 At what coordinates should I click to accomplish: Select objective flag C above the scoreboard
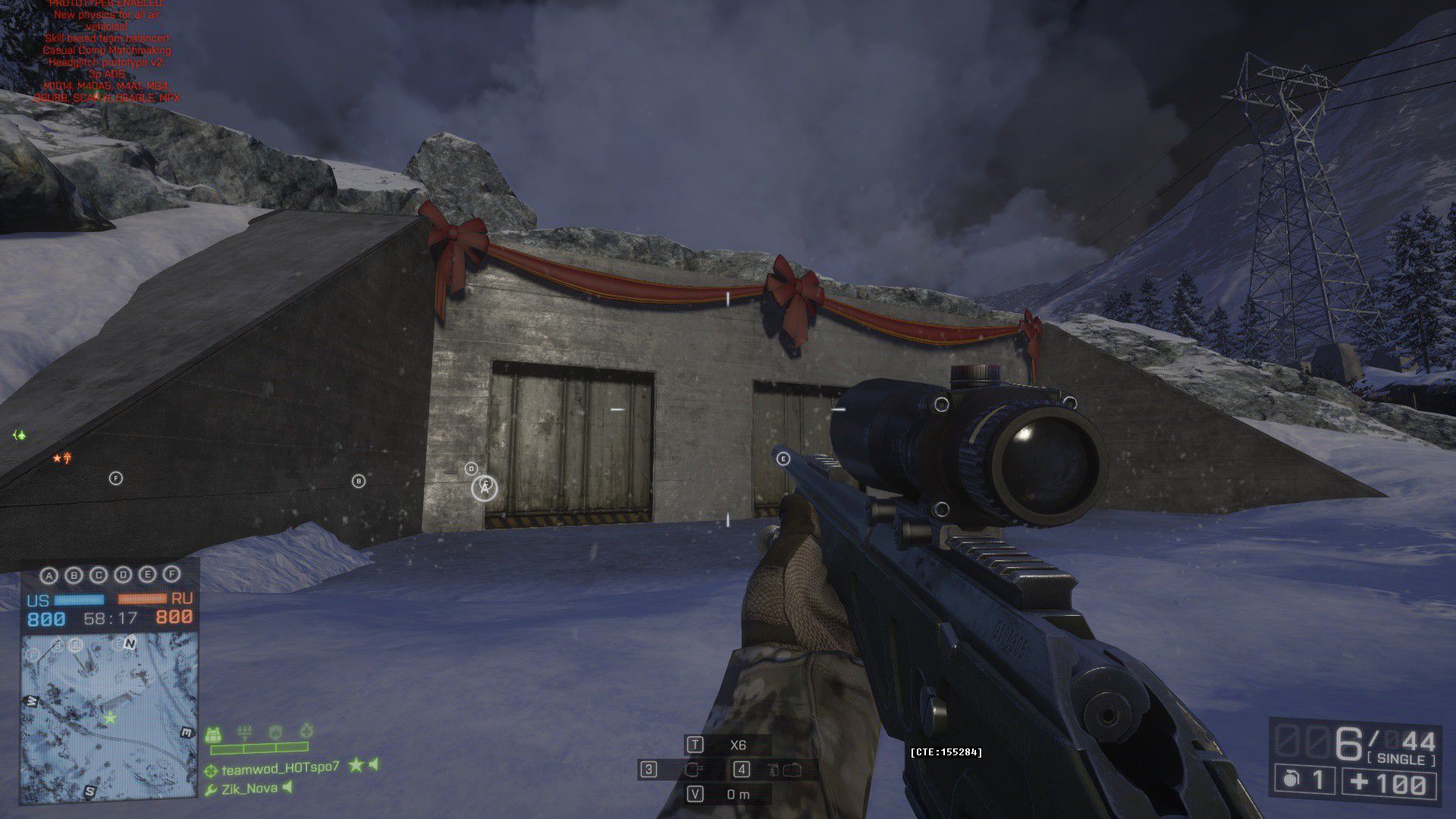point(99,575)
